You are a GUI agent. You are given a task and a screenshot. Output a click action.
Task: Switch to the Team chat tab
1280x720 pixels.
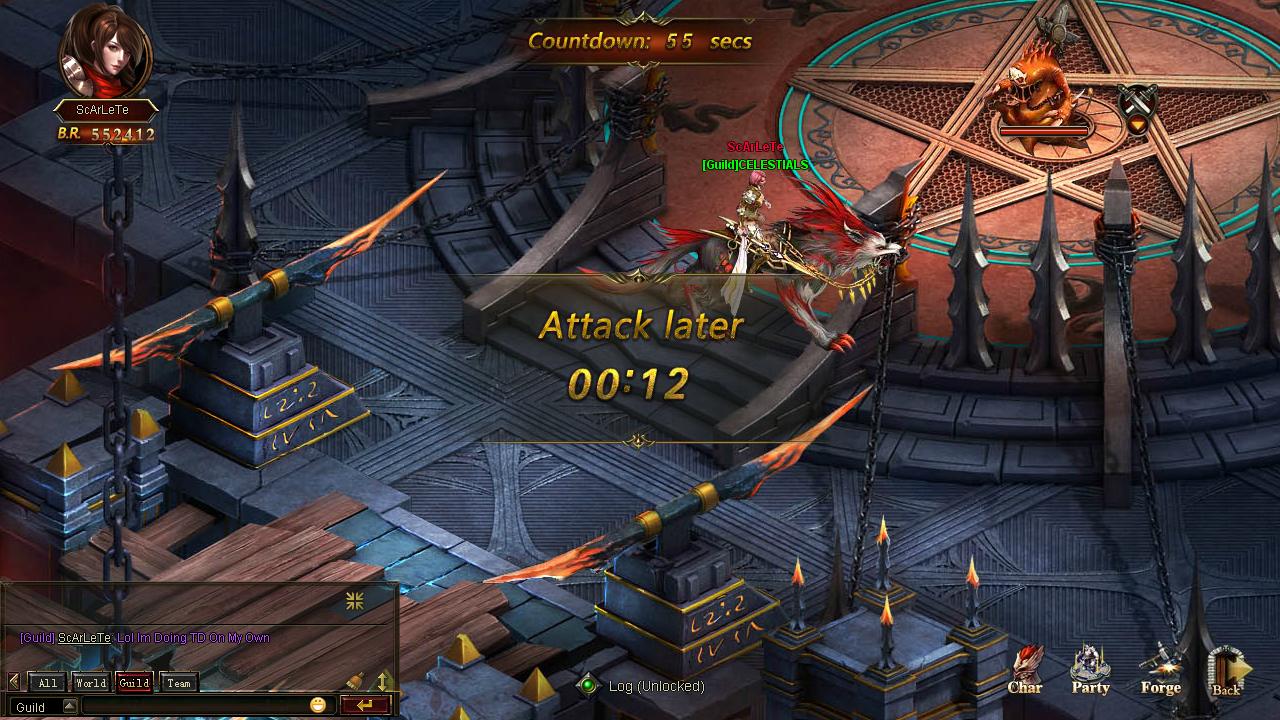click(179, 683)
